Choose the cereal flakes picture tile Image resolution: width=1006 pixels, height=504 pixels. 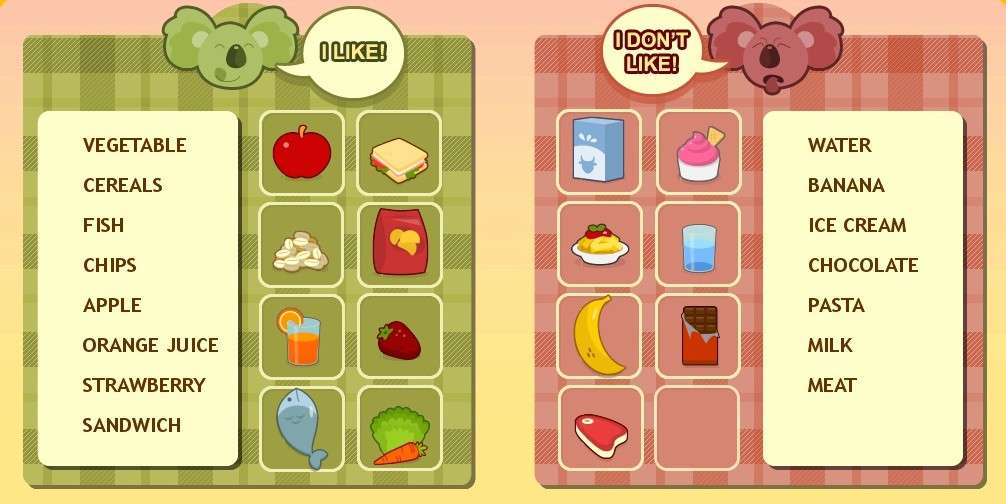[302, 246]
